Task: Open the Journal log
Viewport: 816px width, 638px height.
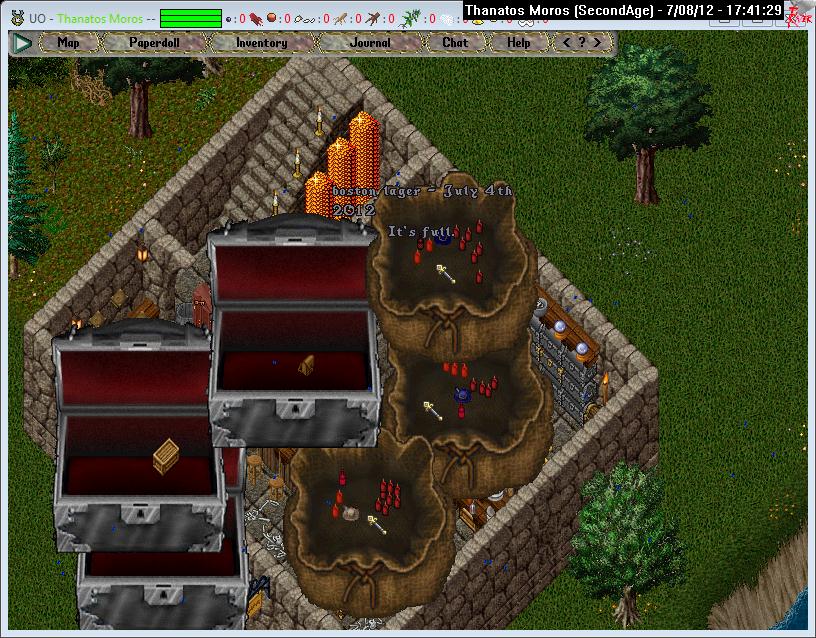Action: pos(370,43)
